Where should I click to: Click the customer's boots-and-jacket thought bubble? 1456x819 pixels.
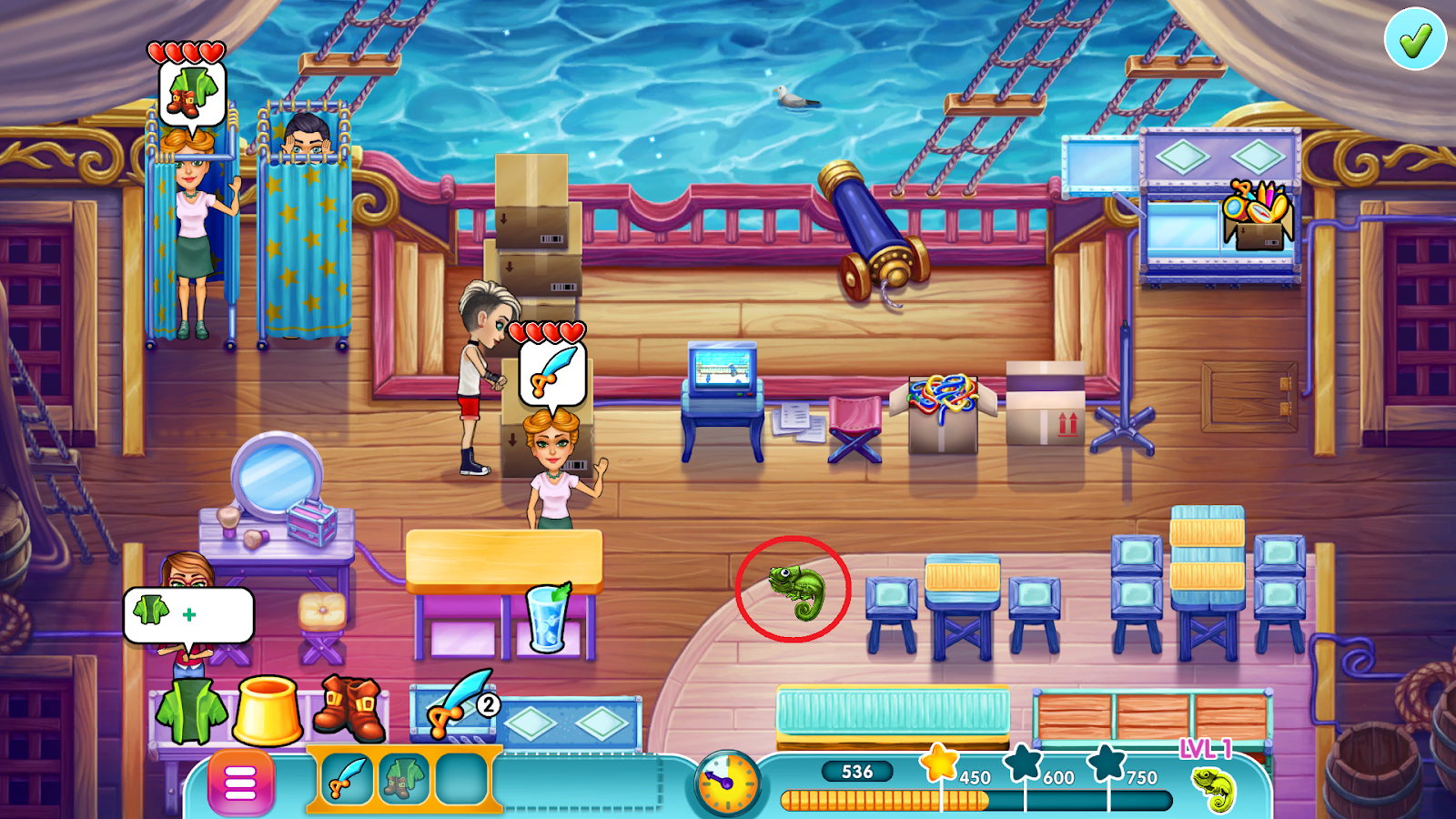click(x=190, y=95)
